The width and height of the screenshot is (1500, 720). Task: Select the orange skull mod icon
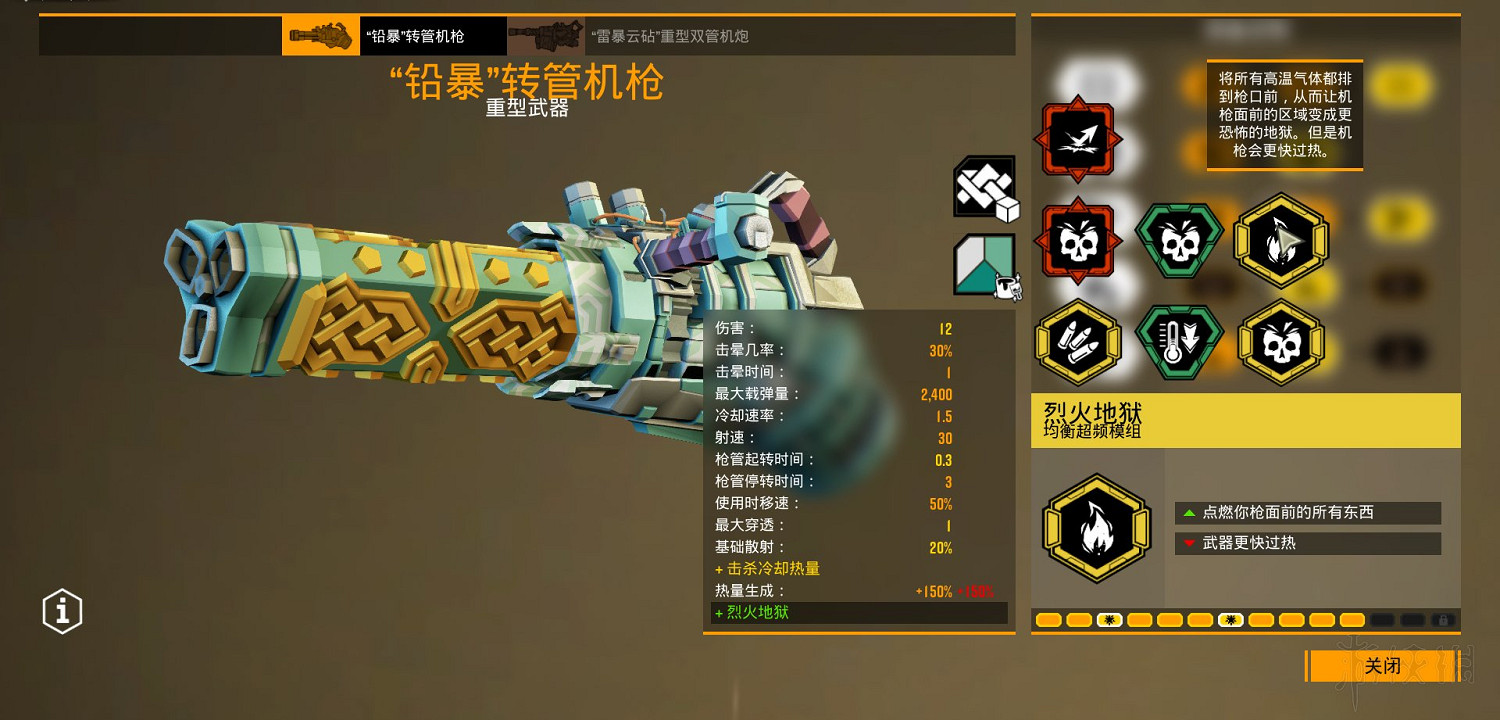click(1080, 240)
